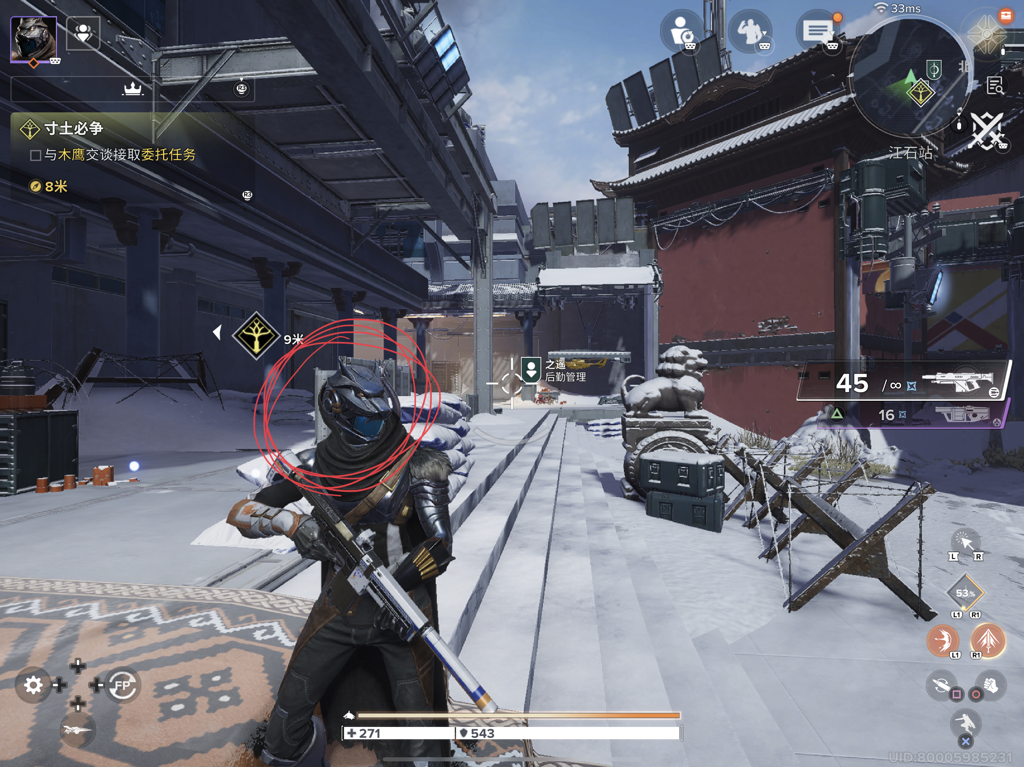Open the document search icon
This screenshot has width=1024, height=767.
click(x=994, y=85)
